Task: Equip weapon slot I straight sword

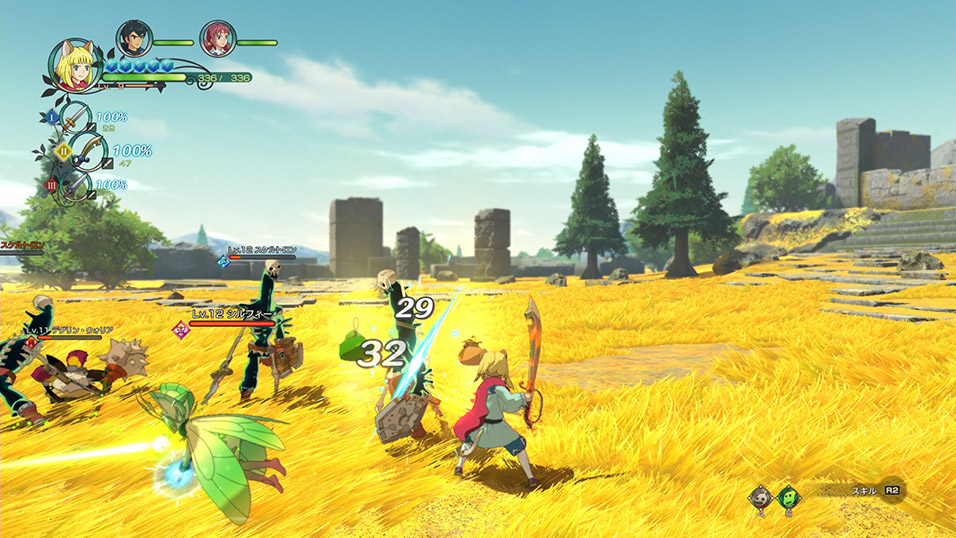Action: [76, 118]
